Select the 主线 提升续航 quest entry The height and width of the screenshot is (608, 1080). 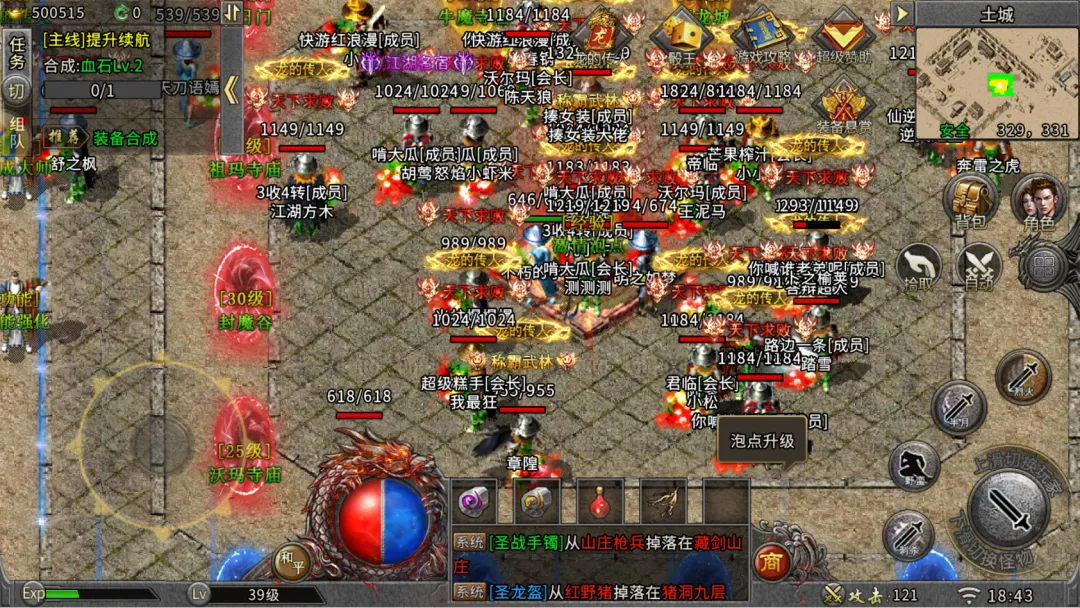click(93, 40)
